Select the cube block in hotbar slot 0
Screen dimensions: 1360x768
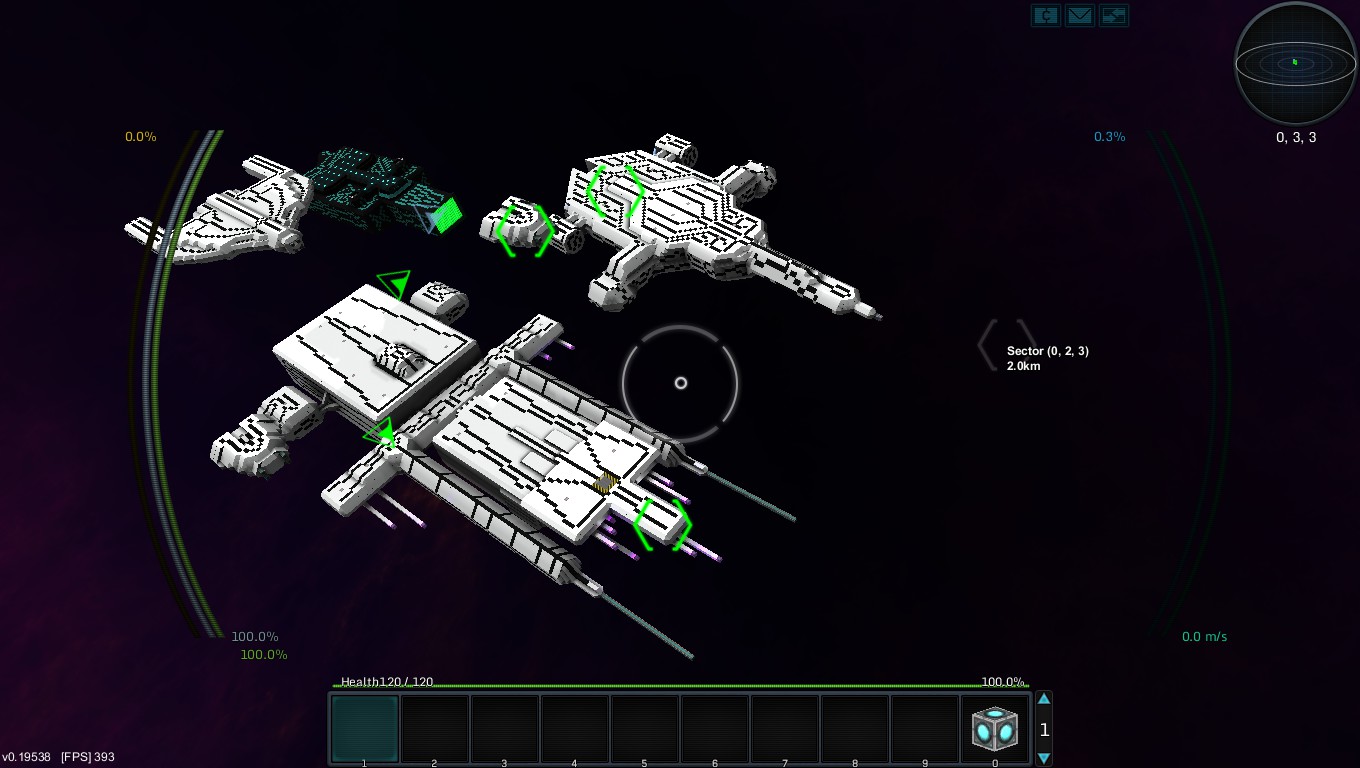(995, 729)
